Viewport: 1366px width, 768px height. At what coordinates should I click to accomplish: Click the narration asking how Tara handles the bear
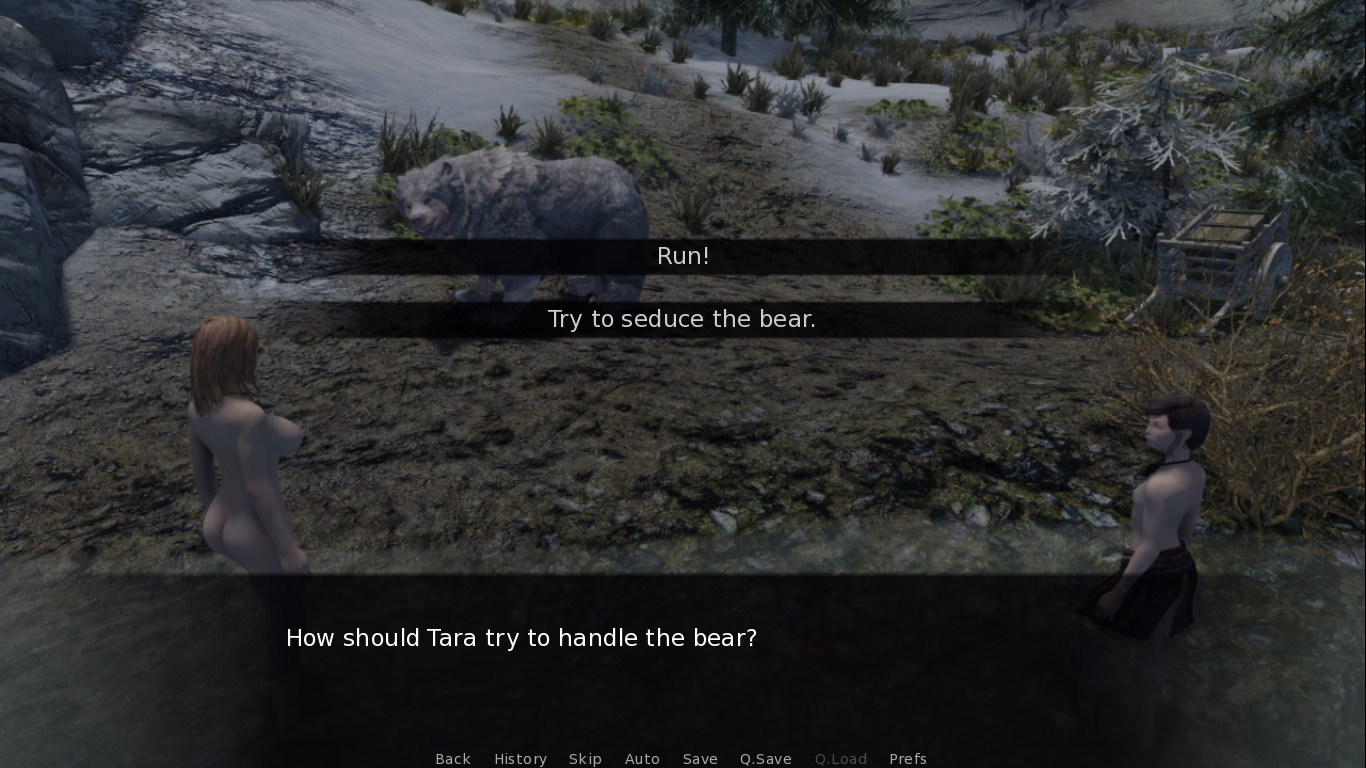coord(521,638)
